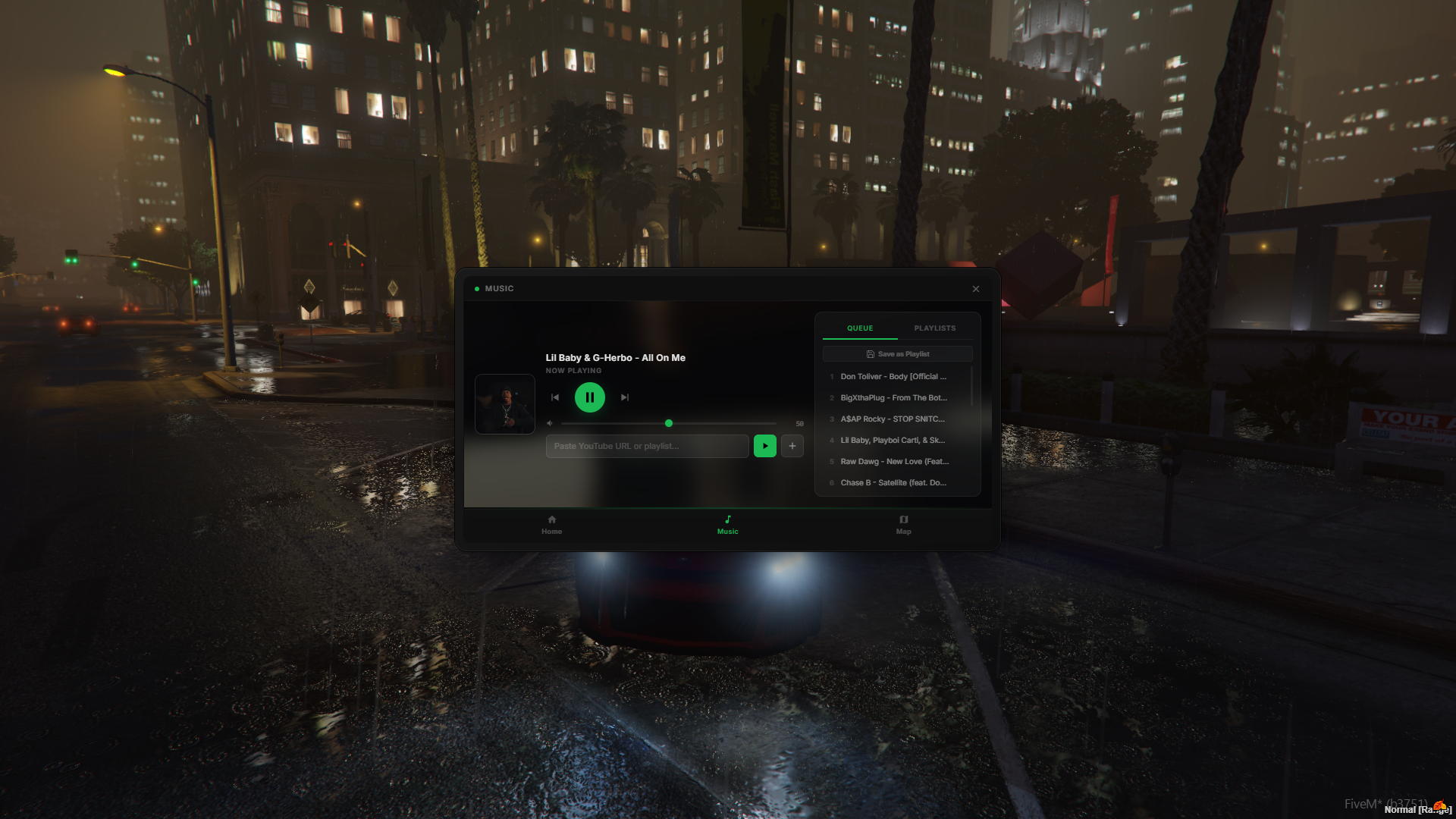Mute using the speaker icon
The image size is (1456, 819).
coord(550,423)
